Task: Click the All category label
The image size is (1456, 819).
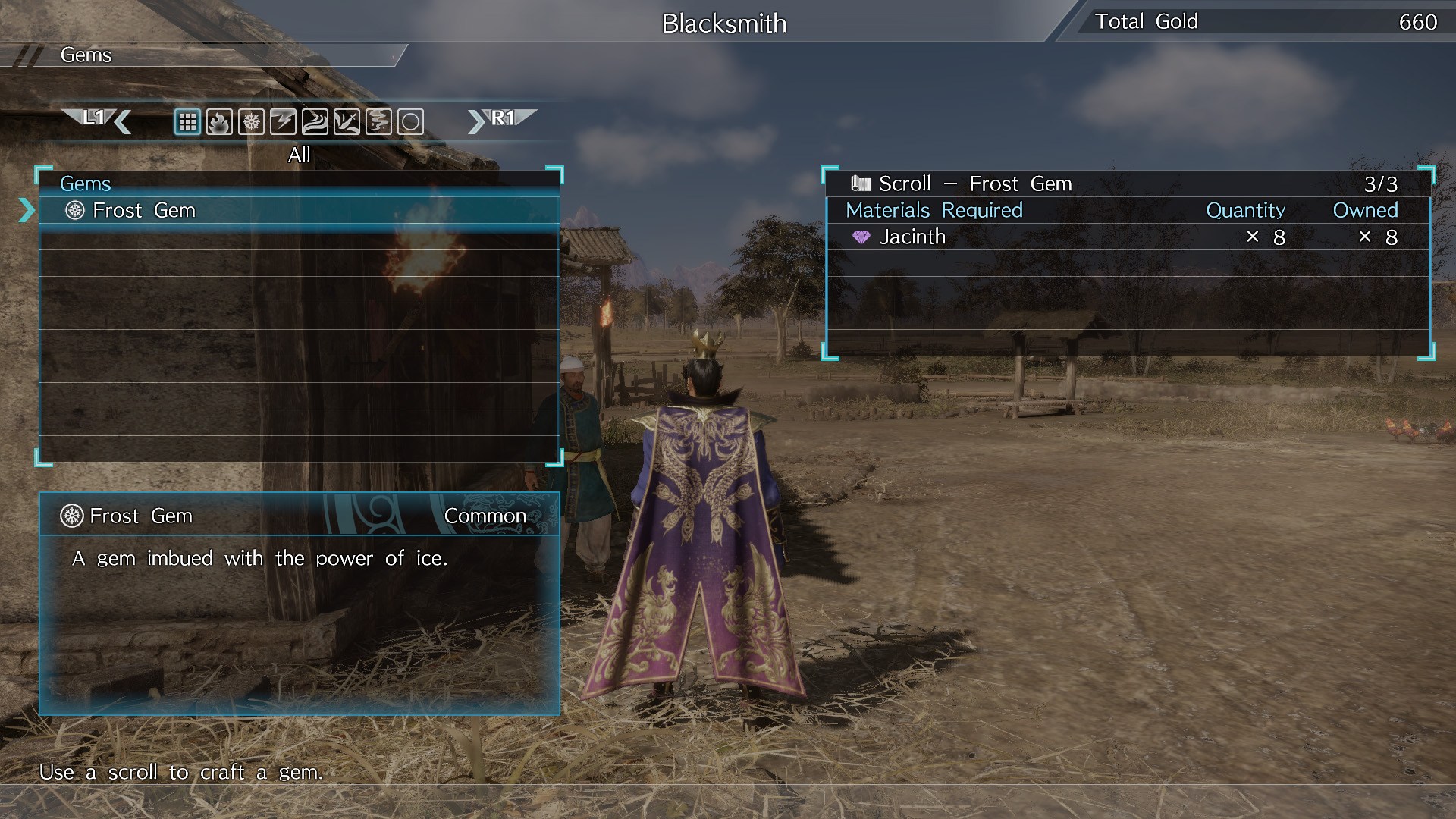Action: click(299, 154)
